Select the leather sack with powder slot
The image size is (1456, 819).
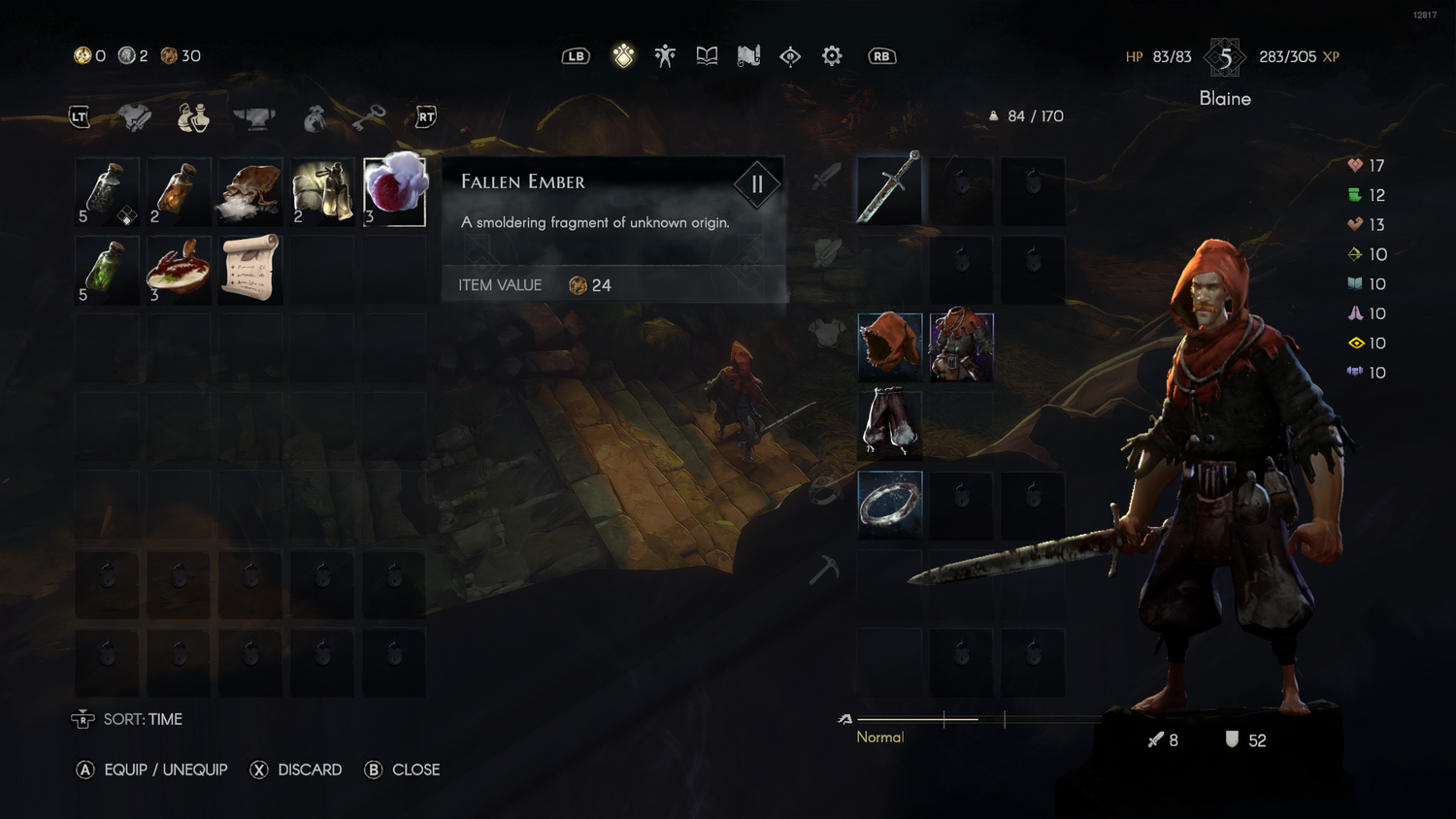click(x=250, y=191)
